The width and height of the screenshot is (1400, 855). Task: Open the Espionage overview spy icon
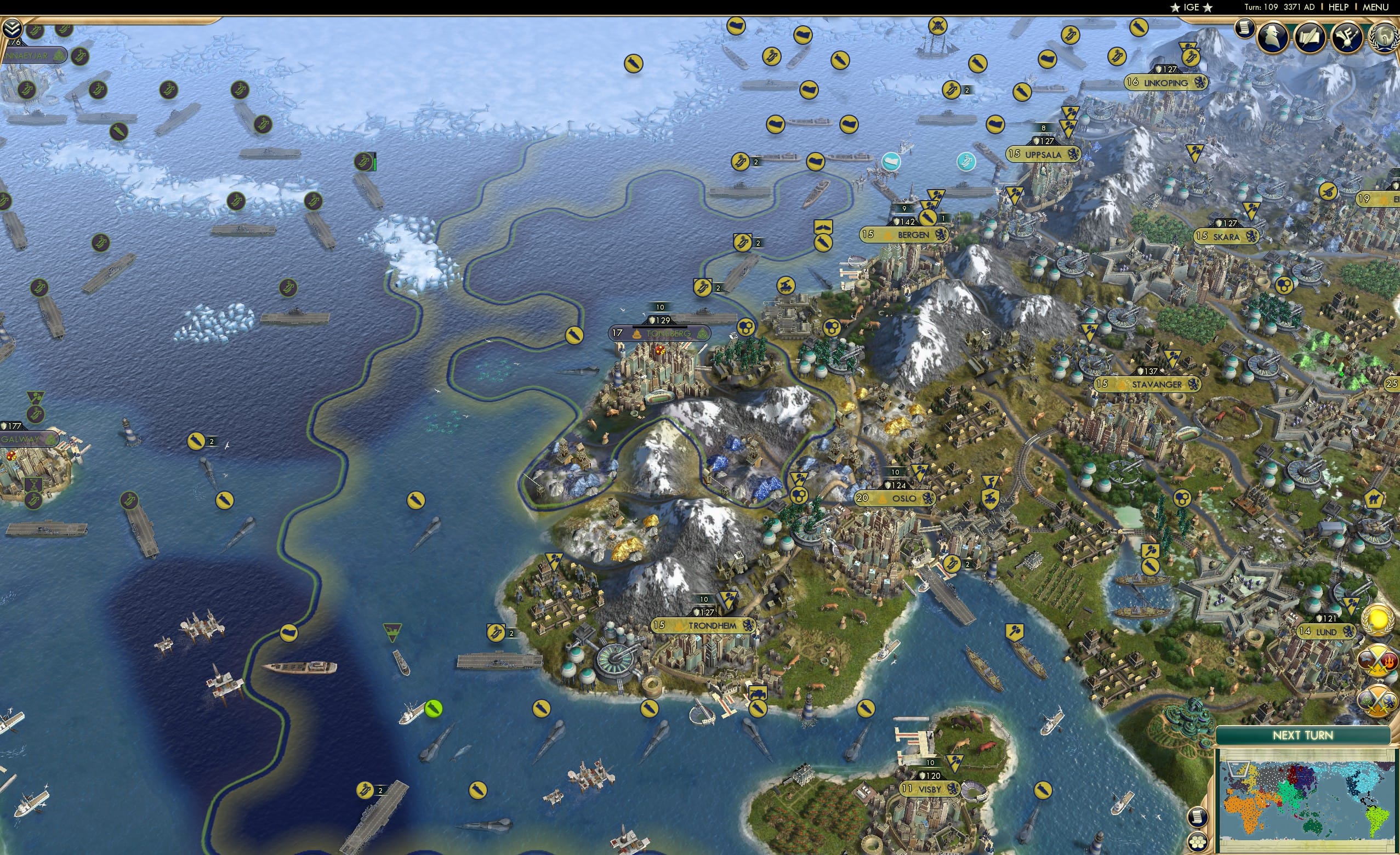pyautogui.click(x=1273, y=38)
